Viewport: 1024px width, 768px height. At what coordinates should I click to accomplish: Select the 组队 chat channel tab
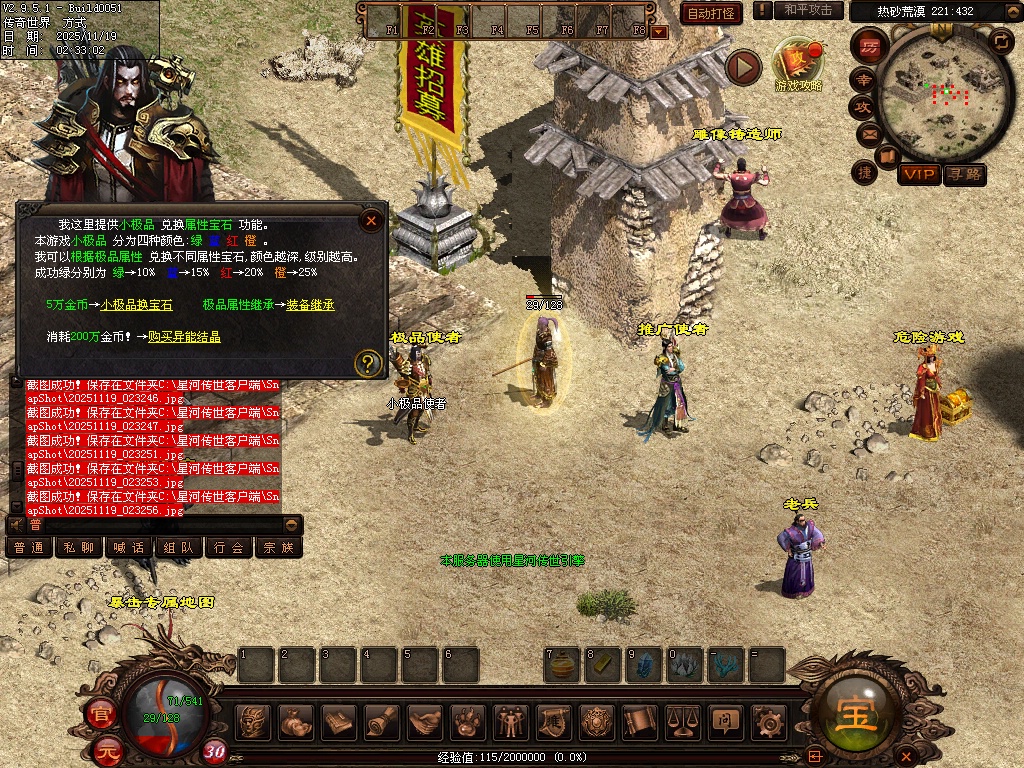click(179, 547)
